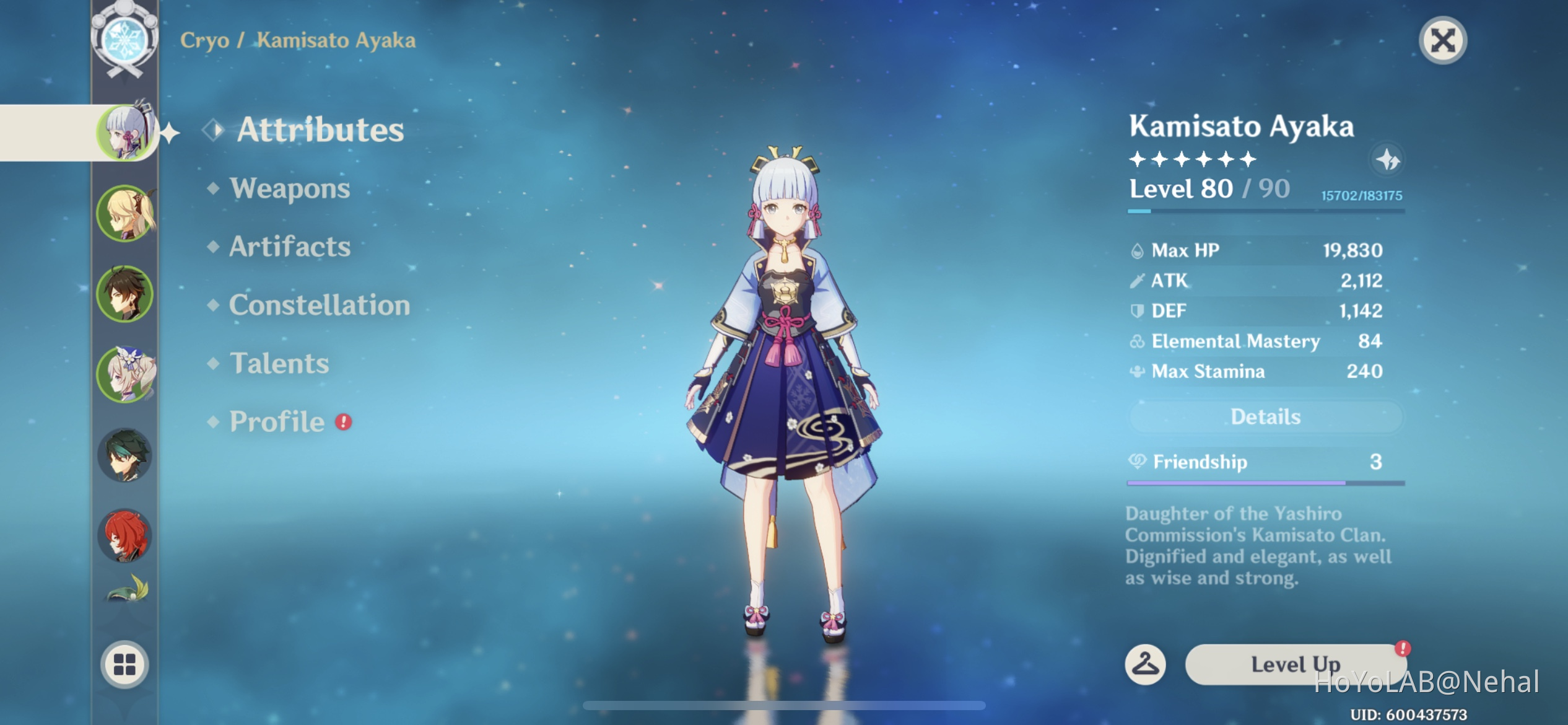Select Diluc's character portrait
This screenshot has height=725, width=1568.
click(126, 534)
